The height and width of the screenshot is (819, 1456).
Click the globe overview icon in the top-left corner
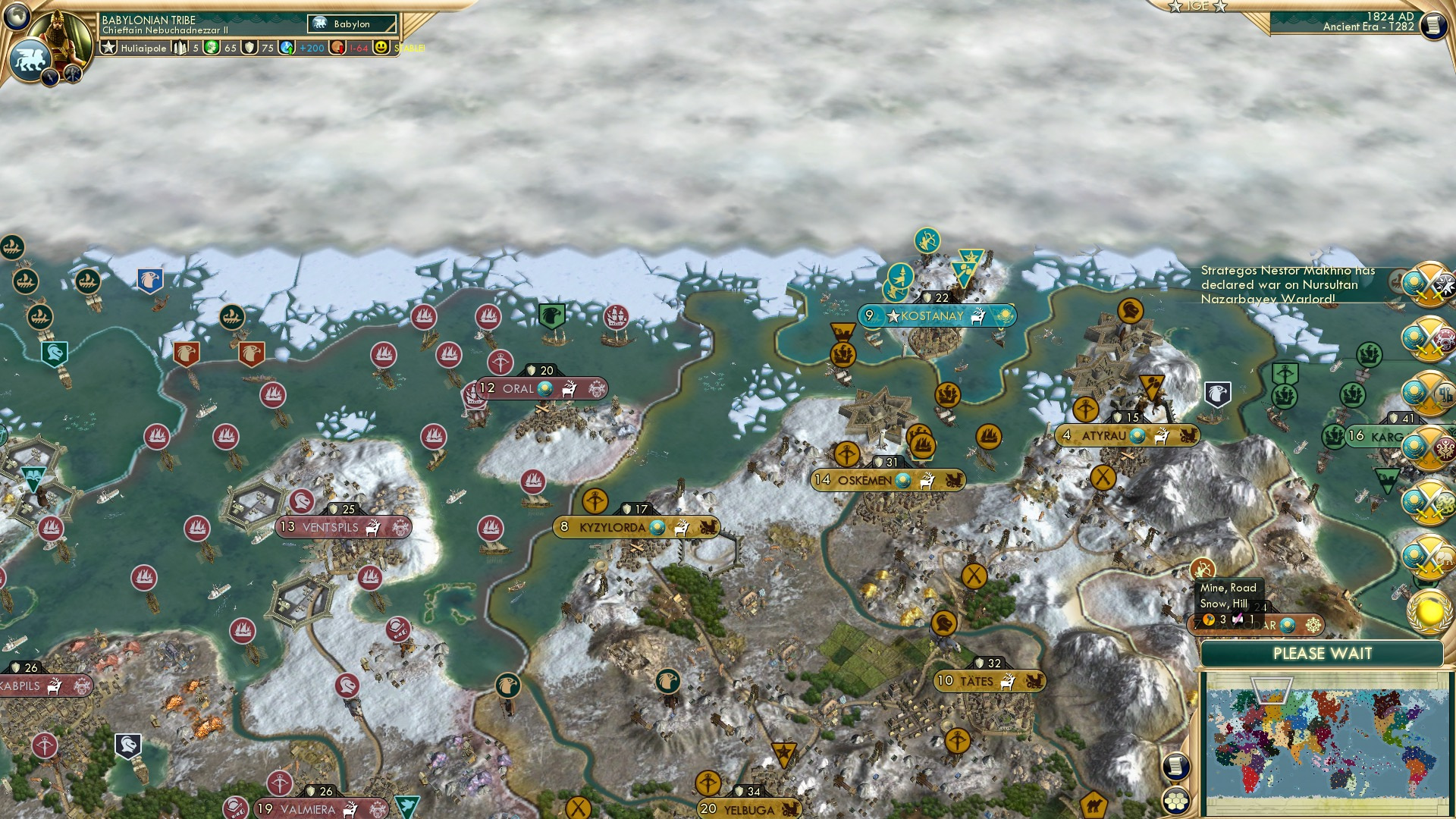tap(17, 17)
